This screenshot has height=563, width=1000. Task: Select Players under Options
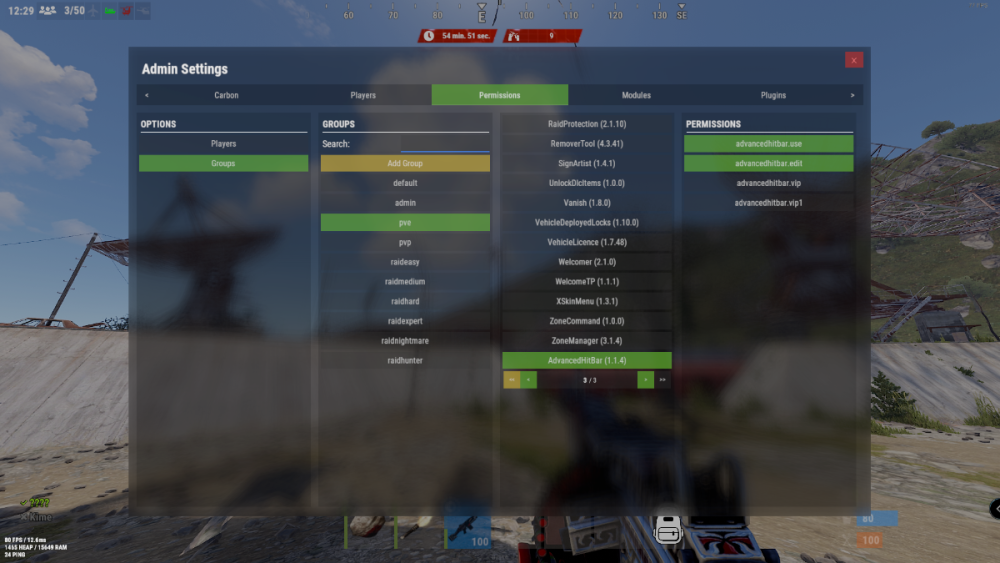pyautogui.click(x=223, y=144)
